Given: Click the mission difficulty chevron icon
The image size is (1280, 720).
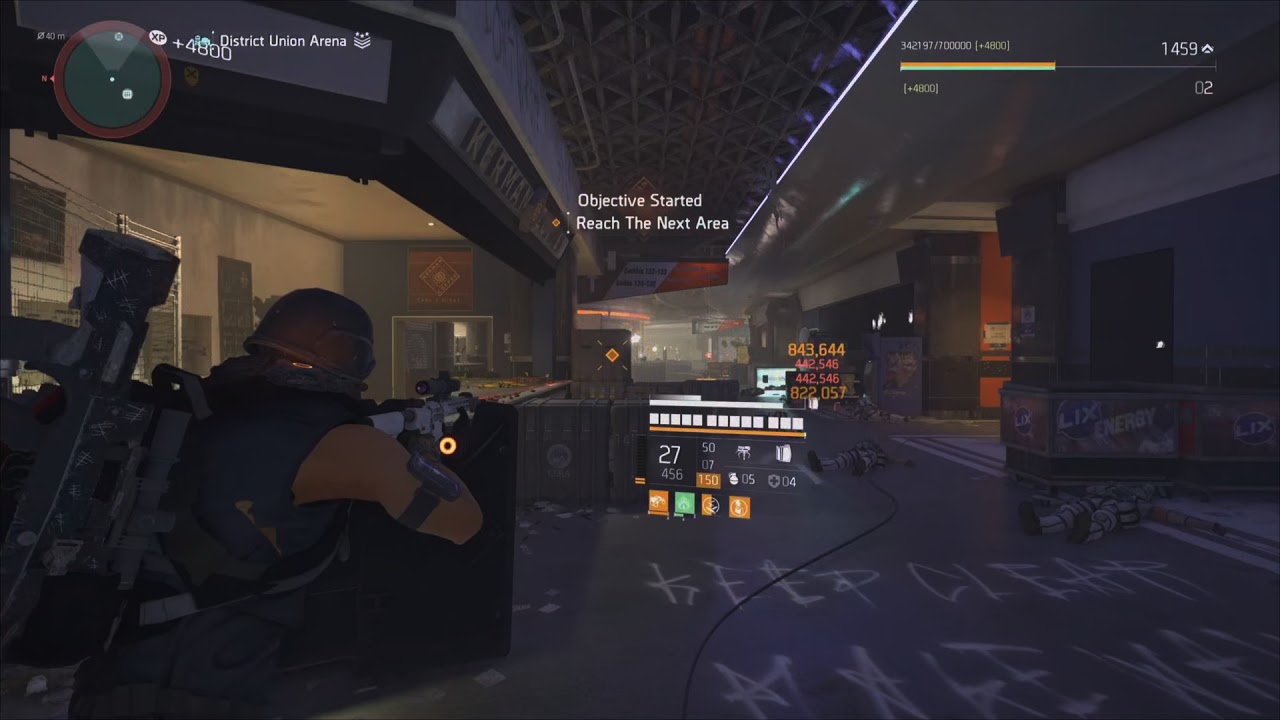Looking at the screenshot, I should pyautogui.click(x=362, y=41).
